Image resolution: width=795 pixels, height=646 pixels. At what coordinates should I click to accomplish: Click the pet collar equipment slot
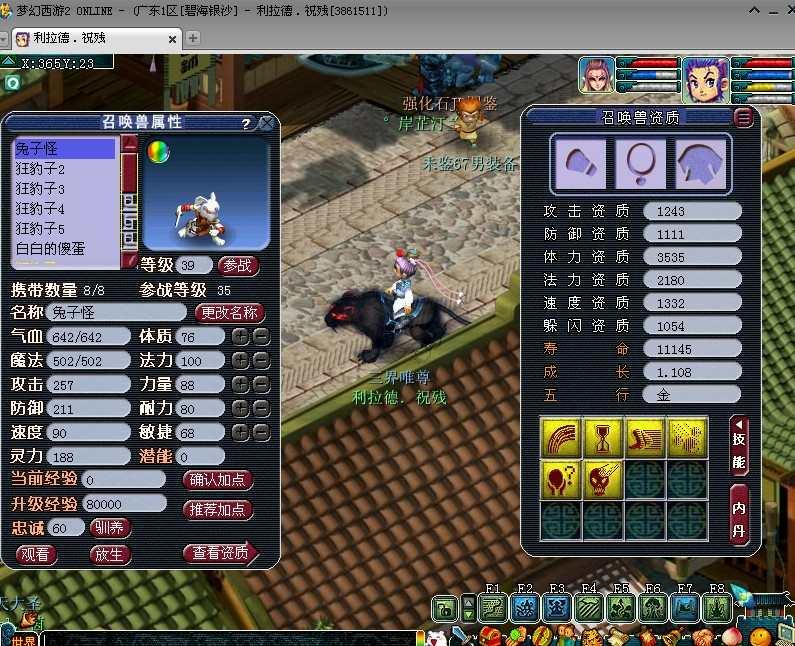tap(640, 161)
